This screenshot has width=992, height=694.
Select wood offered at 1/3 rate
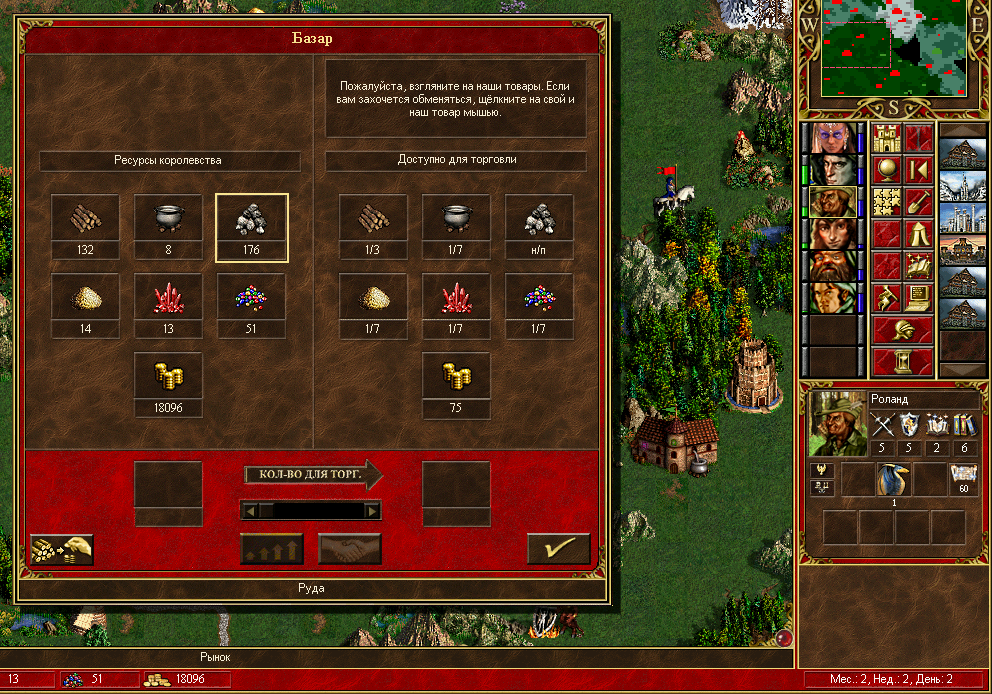pyautogui.click(x=373, y=218)
